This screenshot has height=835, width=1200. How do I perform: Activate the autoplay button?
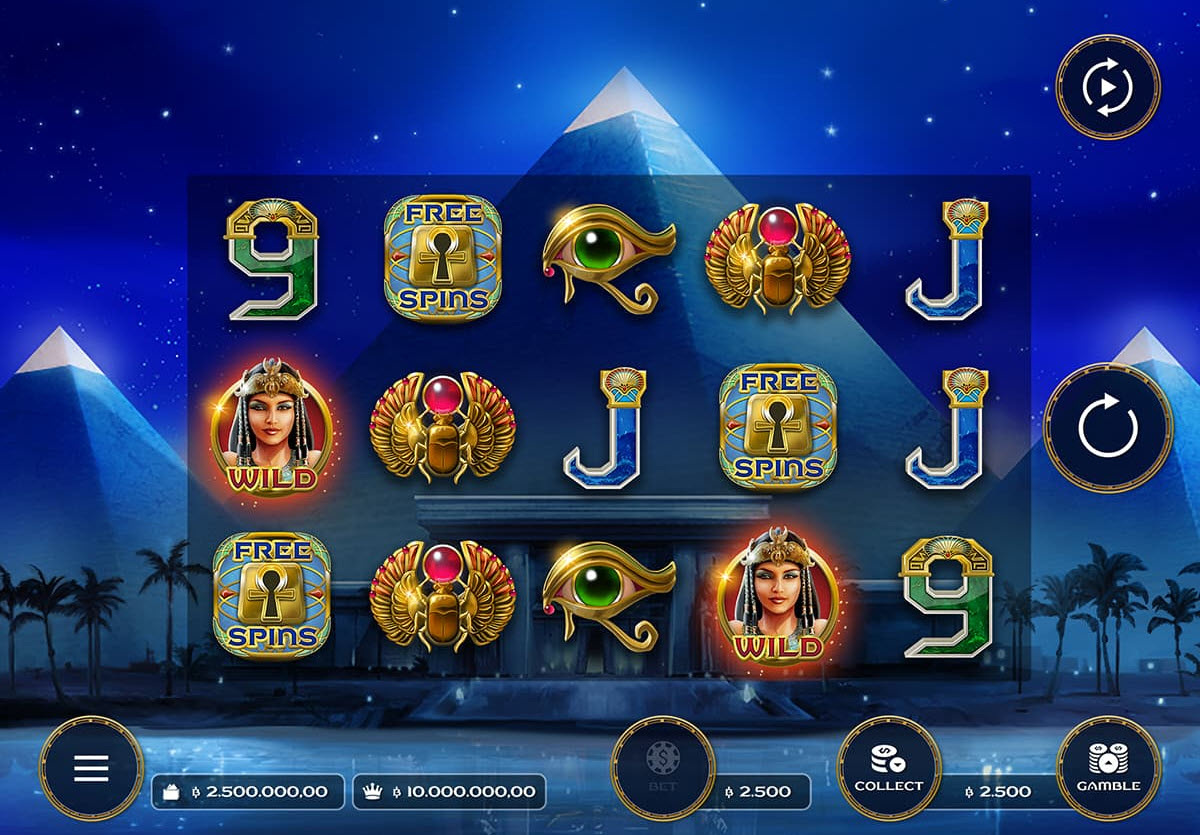tap(1108, 86)
